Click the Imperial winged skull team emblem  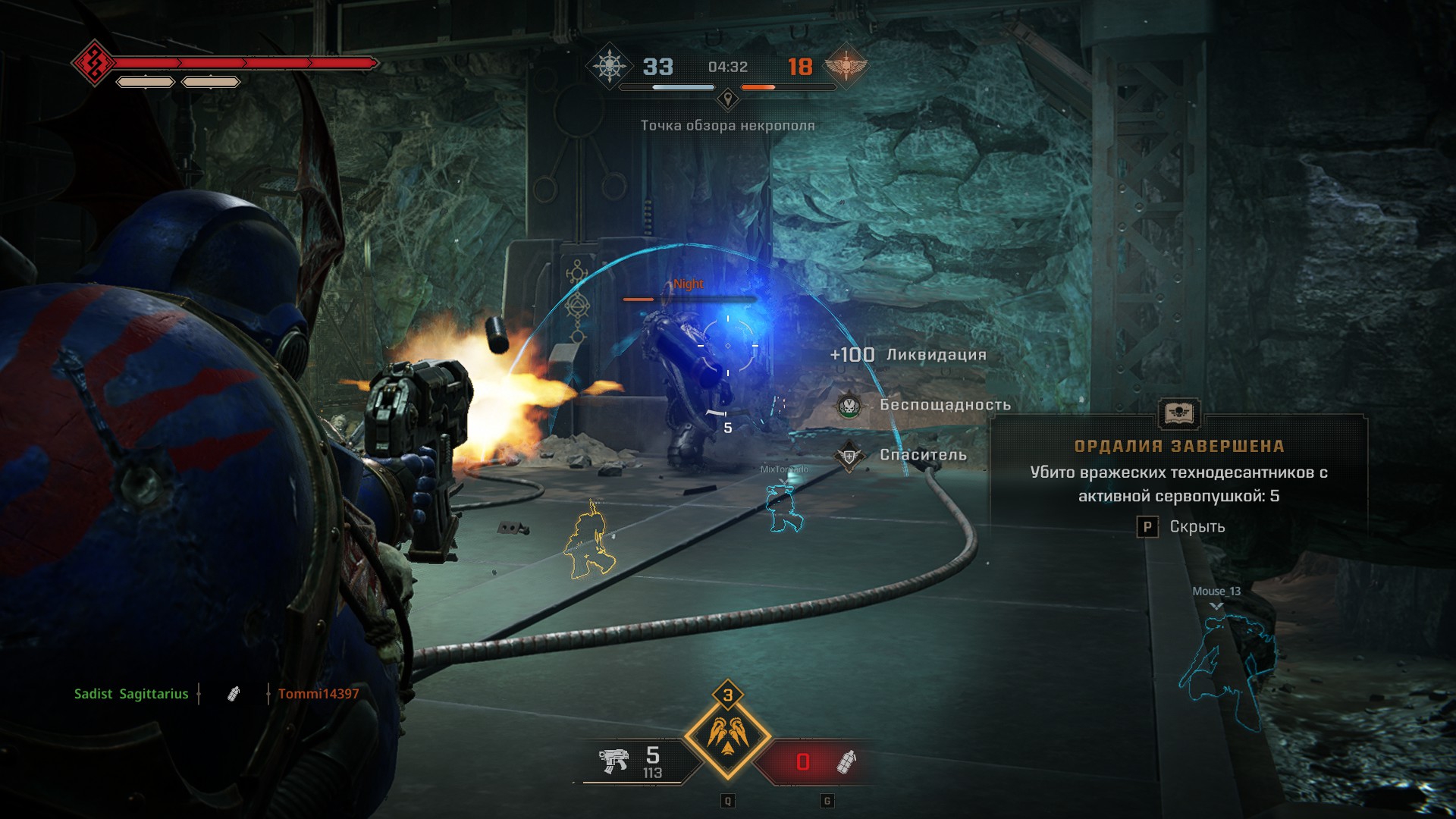pos(845,67)
